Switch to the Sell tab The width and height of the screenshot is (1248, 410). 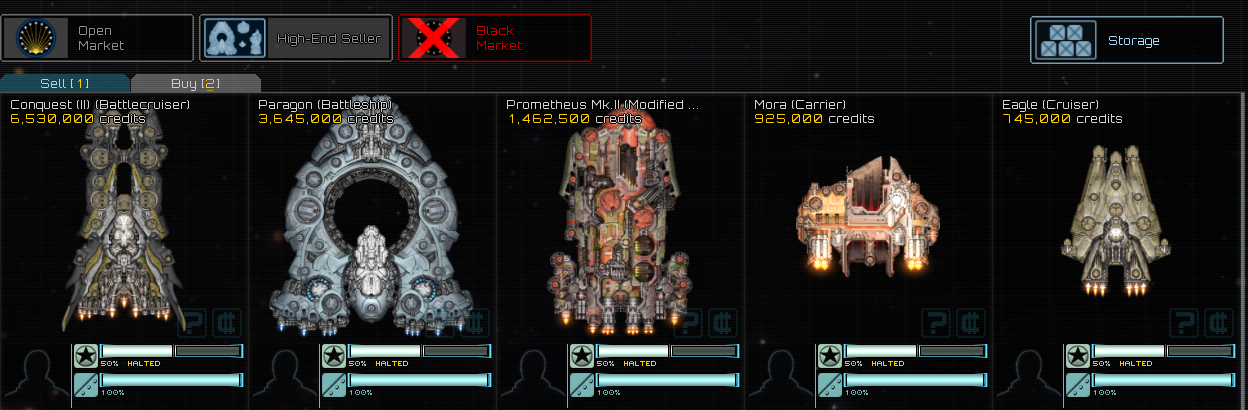[x=65, y=83]
